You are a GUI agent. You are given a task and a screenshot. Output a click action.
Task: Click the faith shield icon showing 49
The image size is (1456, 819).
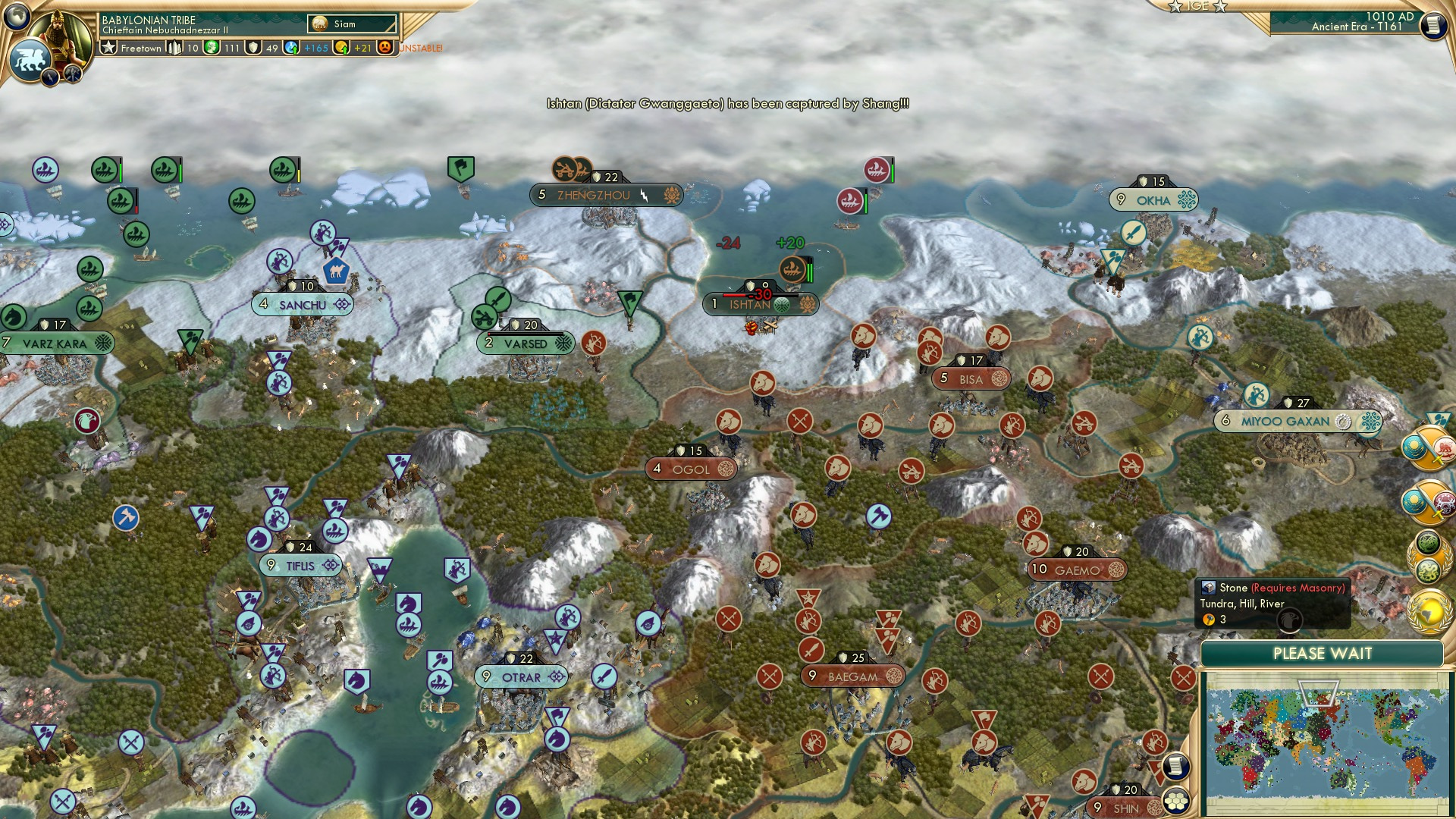(x=253, y=48)
